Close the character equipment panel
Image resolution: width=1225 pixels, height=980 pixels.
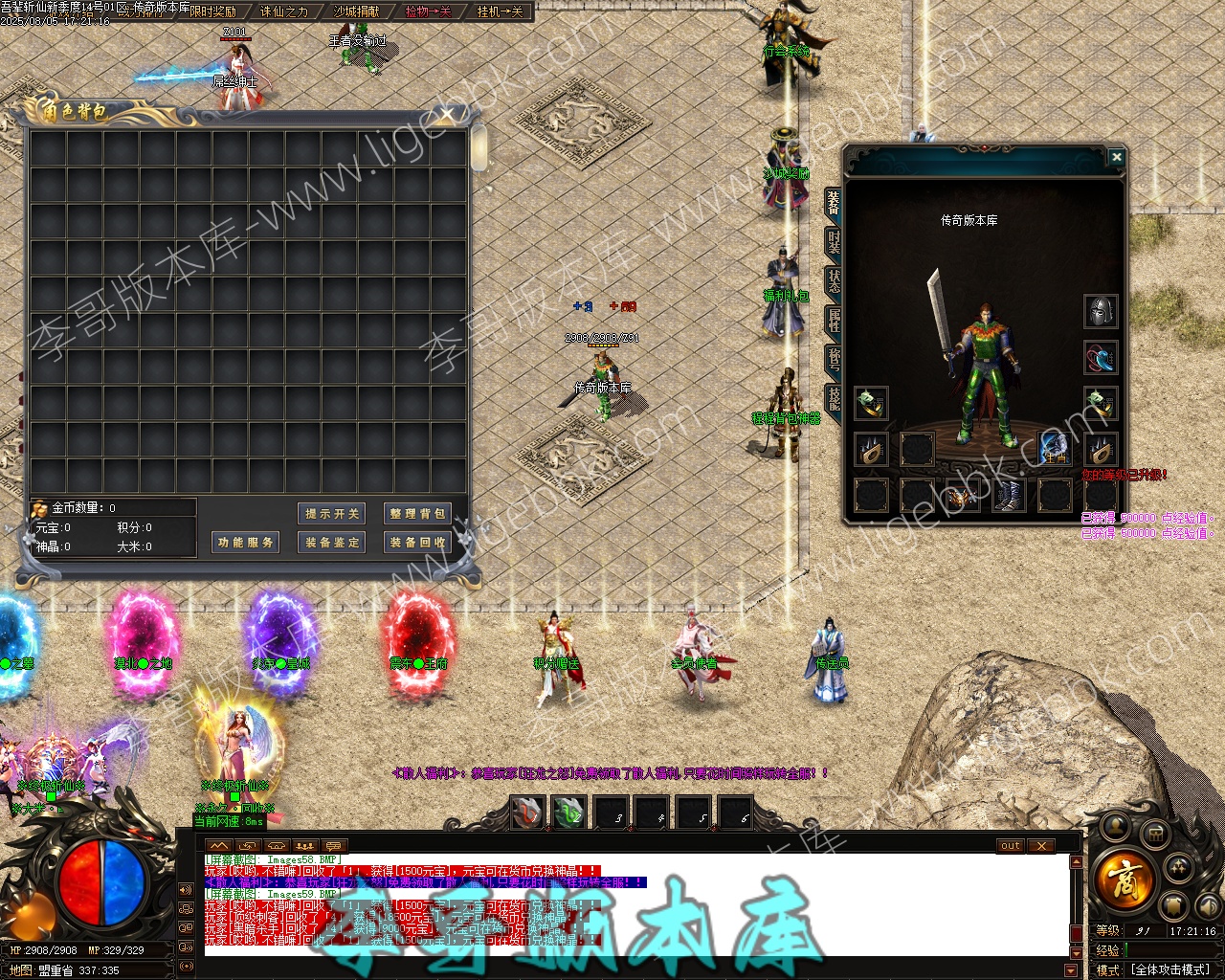pos(1116,157)
